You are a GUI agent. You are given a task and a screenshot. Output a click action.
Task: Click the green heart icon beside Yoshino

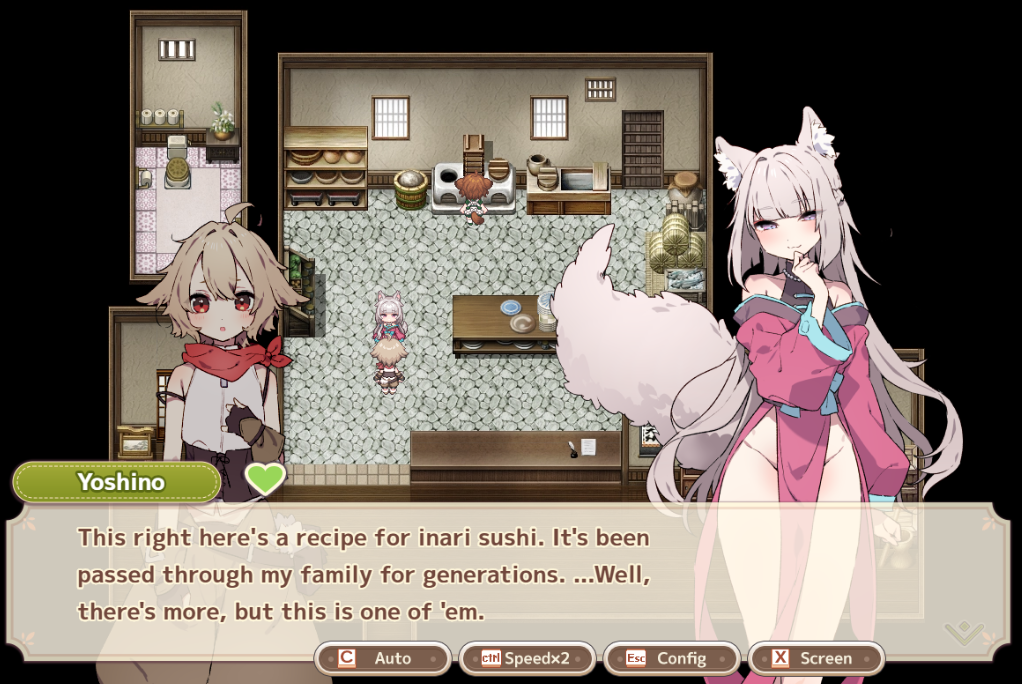click(x=266, y=480)
